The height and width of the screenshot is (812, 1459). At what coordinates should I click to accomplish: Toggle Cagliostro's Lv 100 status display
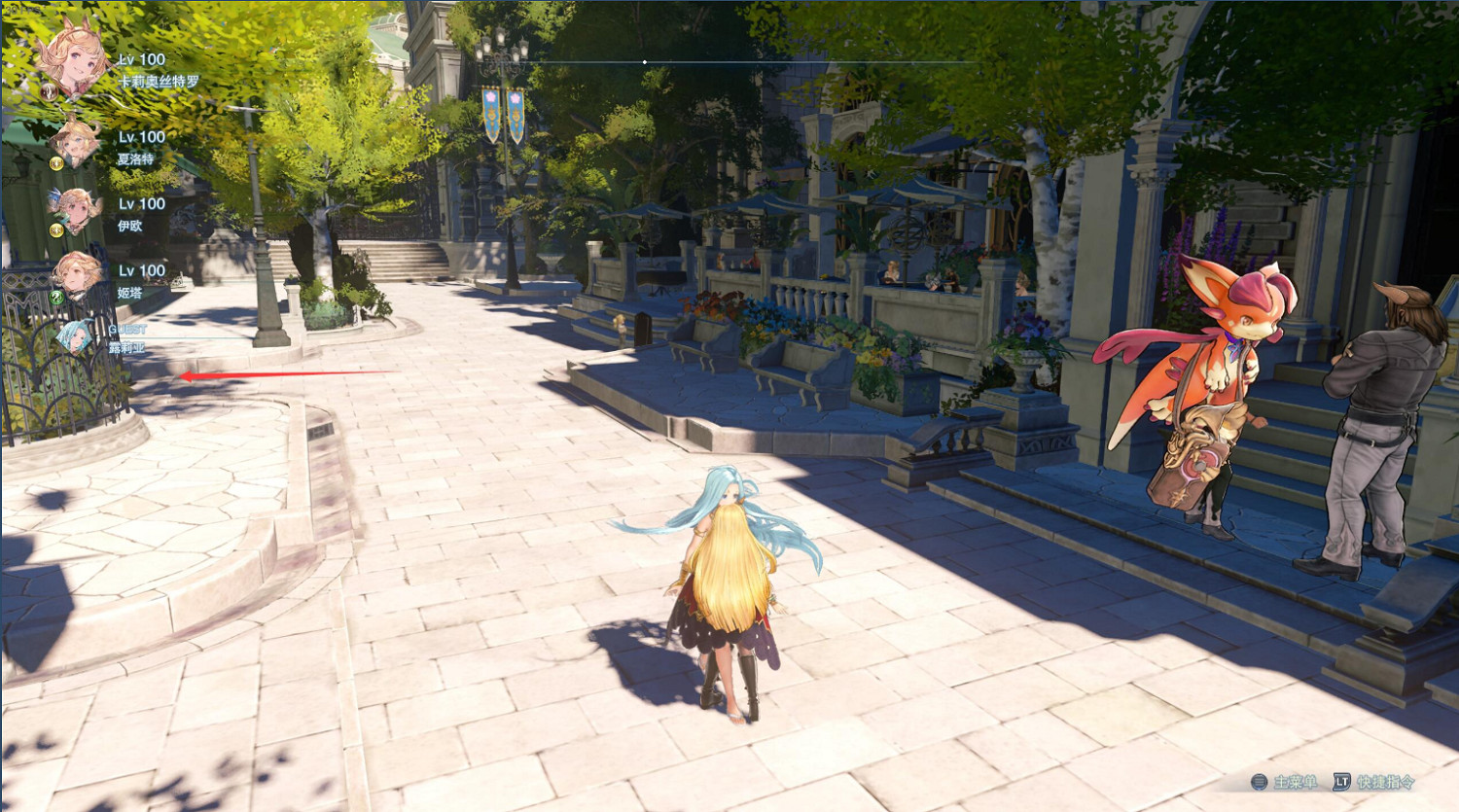pos(140,60)
